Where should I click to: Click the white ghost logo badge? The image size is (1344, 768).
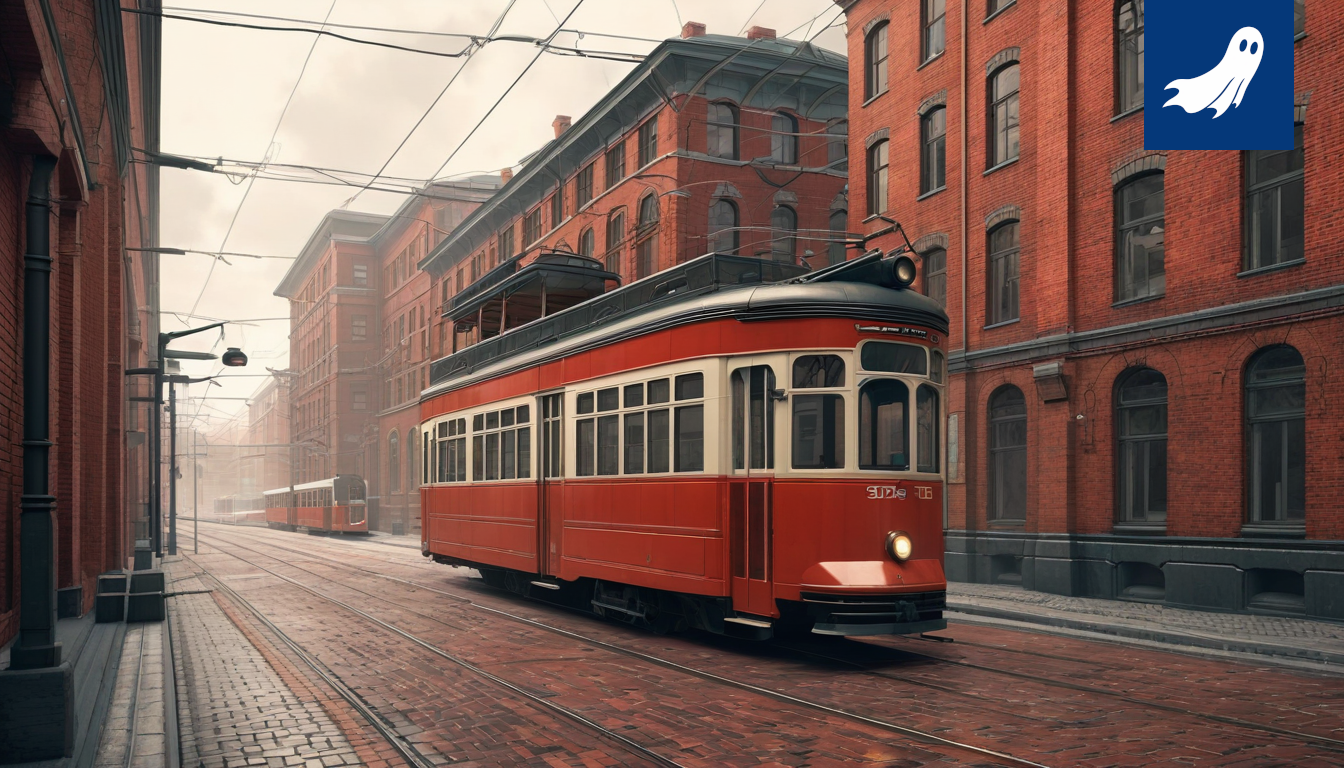pyautogui.click(x=1217, y=73)
